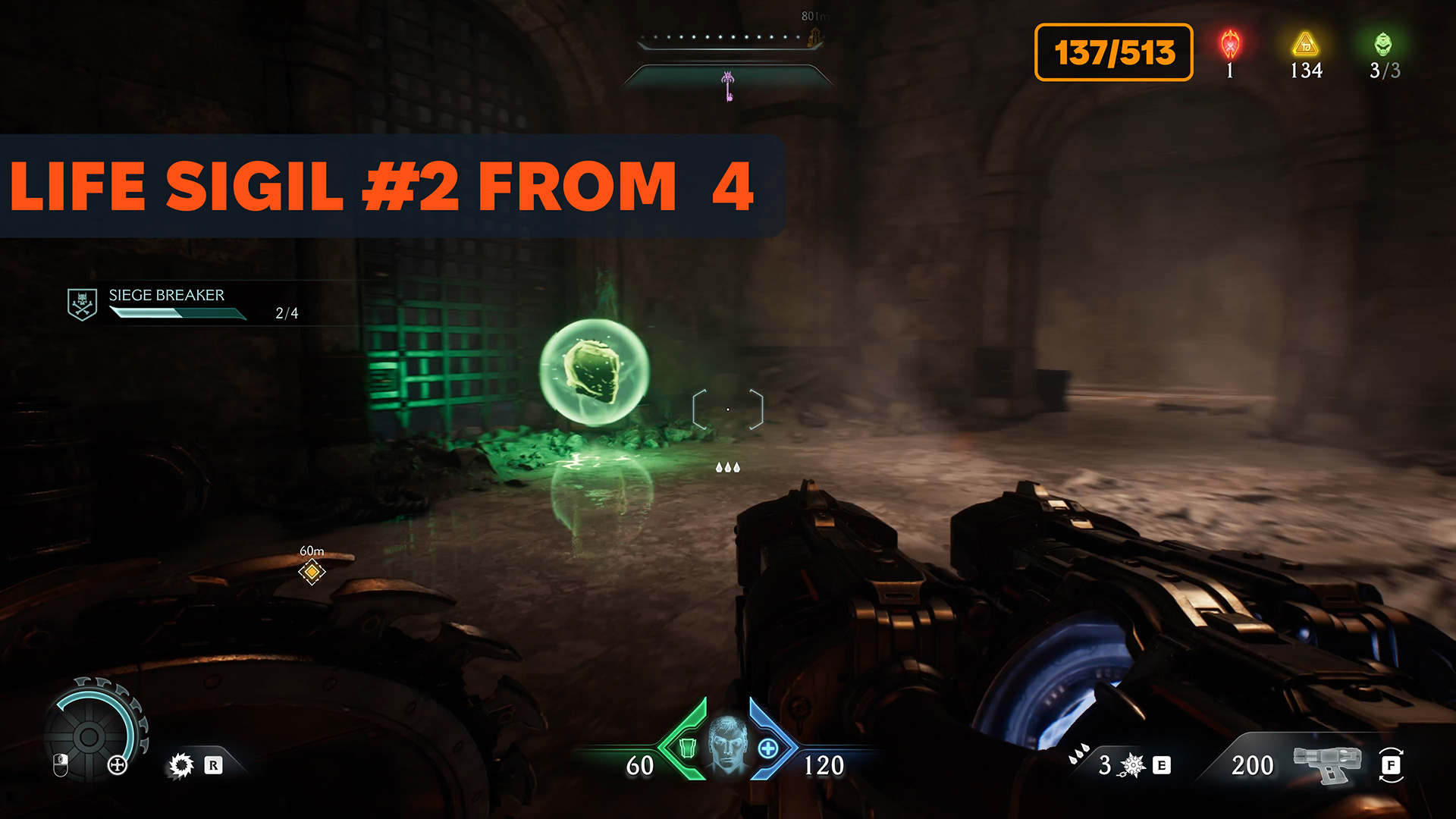Click the purple key icon on compass
Screen dimensions: 1456x819
click(x=728, y=86)
